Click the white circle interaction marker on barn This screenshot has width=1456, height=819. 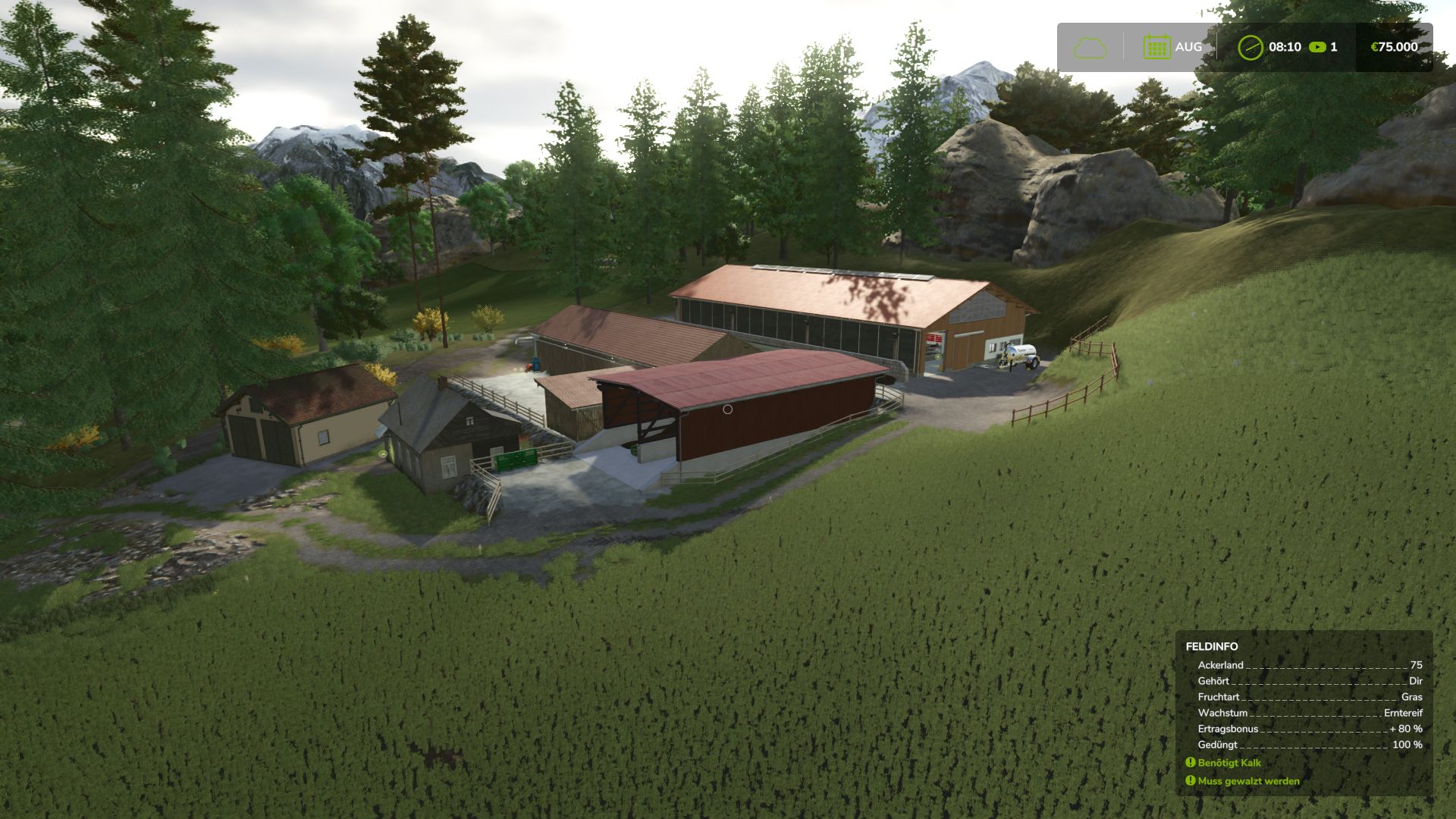coord(727,409)
